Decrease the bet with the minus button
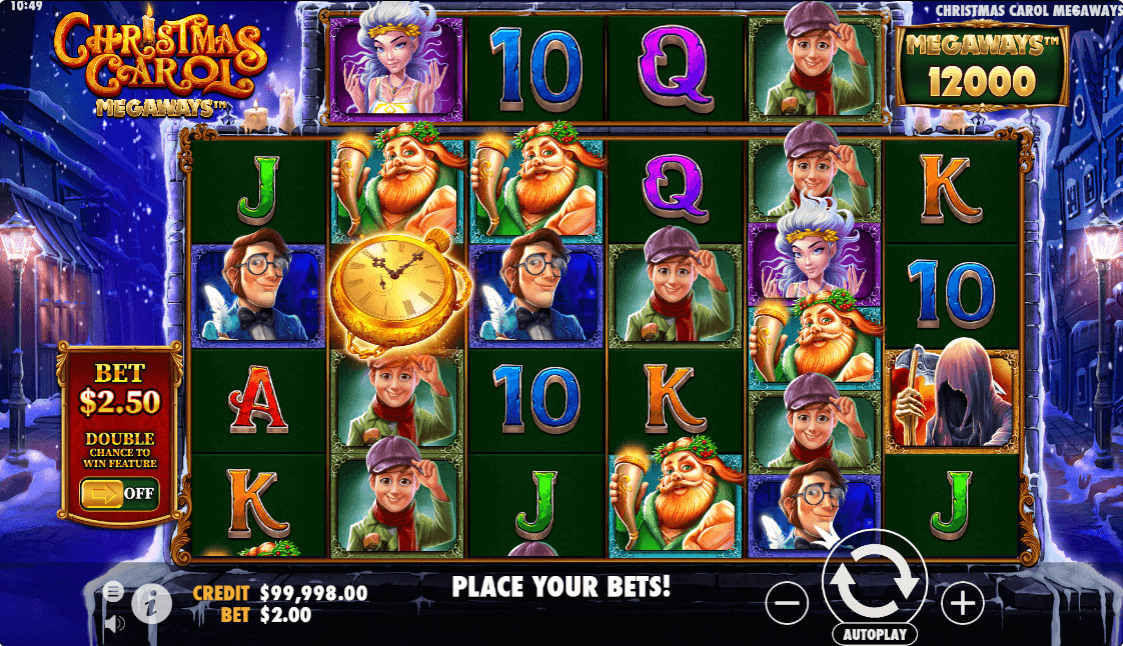This screenshot has height=646, width=1123. pyautogui.click(x=788, y=603)
